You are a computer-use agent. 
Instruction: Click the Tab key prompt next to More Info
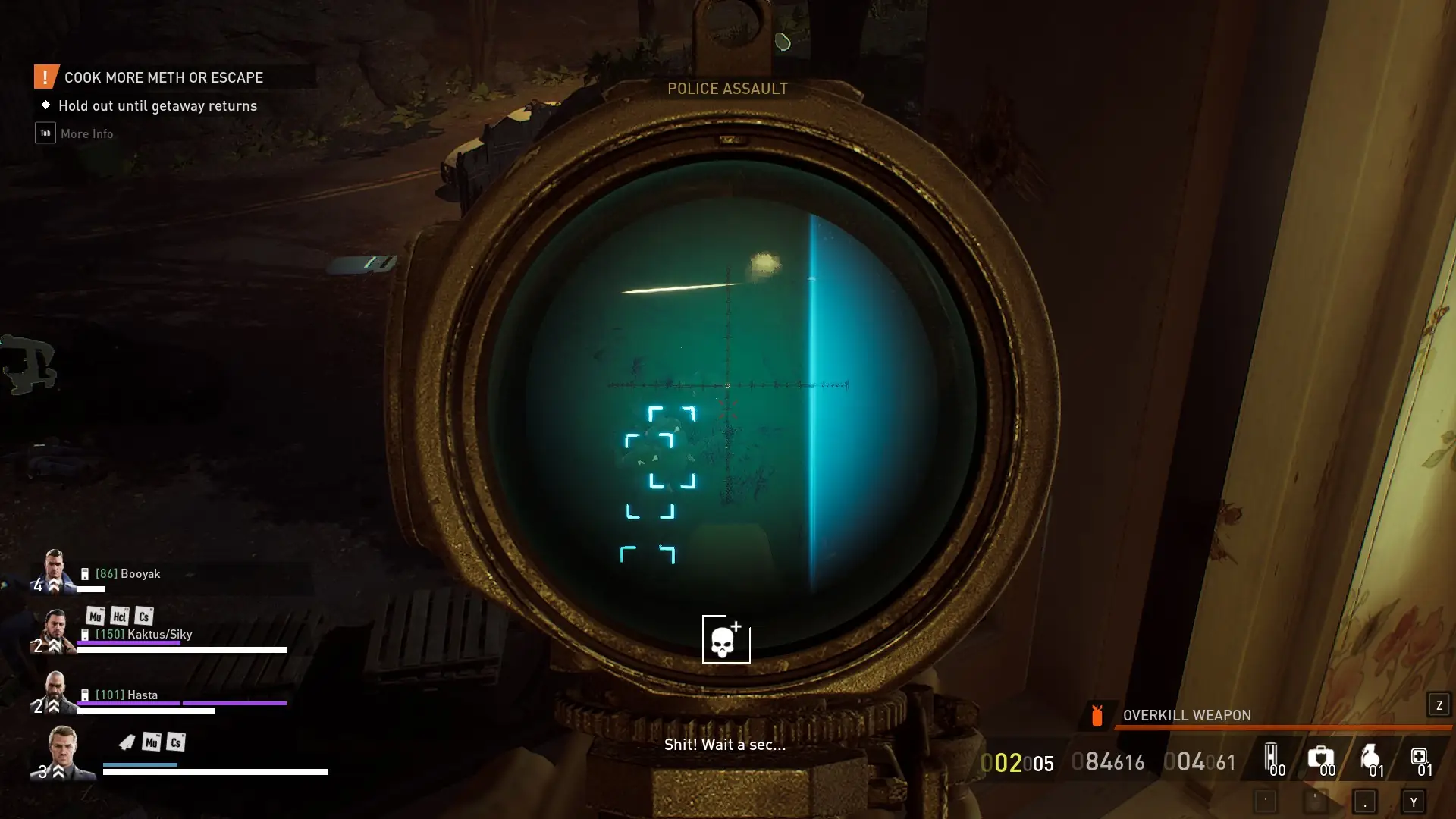click(45, 133)
